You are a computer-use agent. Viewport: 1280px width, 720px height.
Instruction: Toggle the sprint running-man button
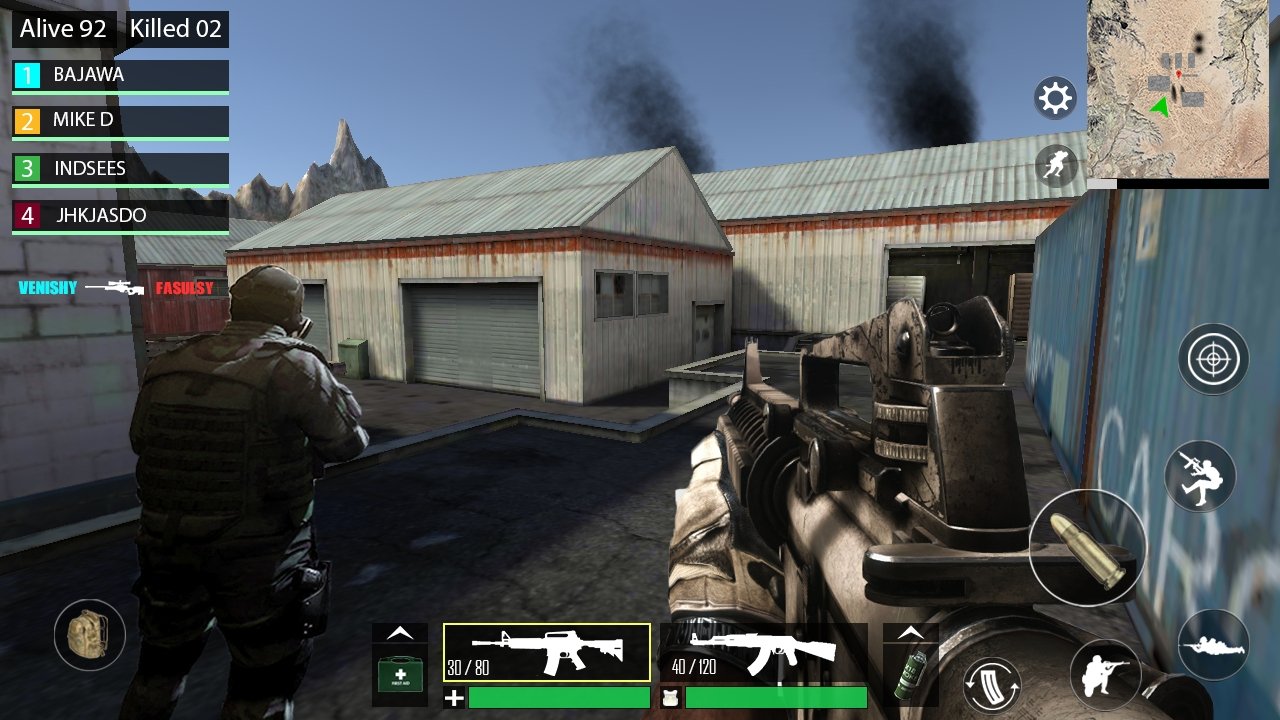coord(1056,165)
